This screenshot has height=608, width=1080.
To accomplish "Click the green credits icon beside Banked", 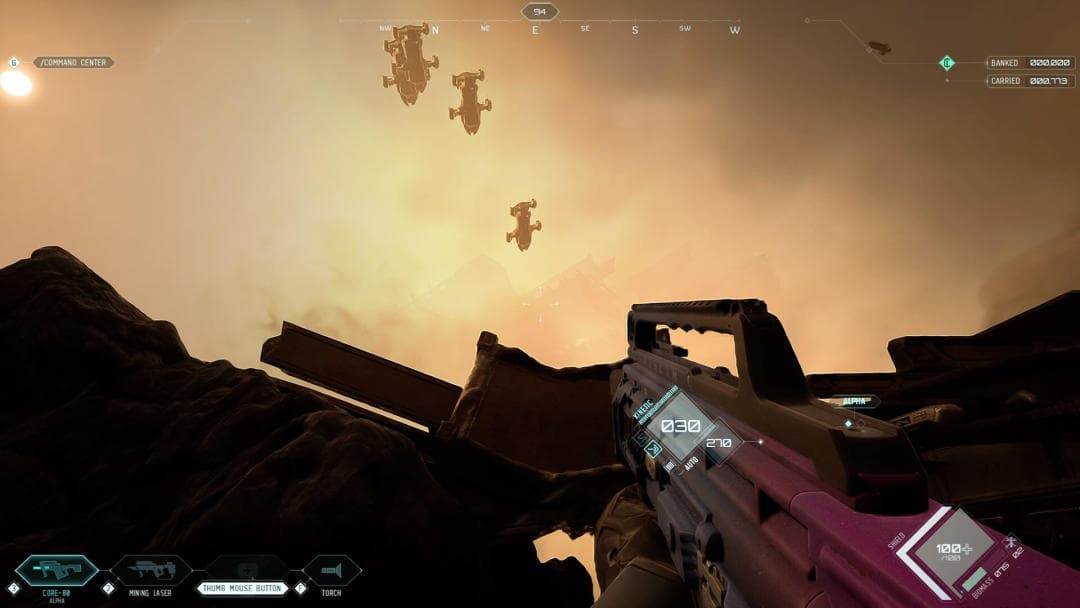I will 947,63.
